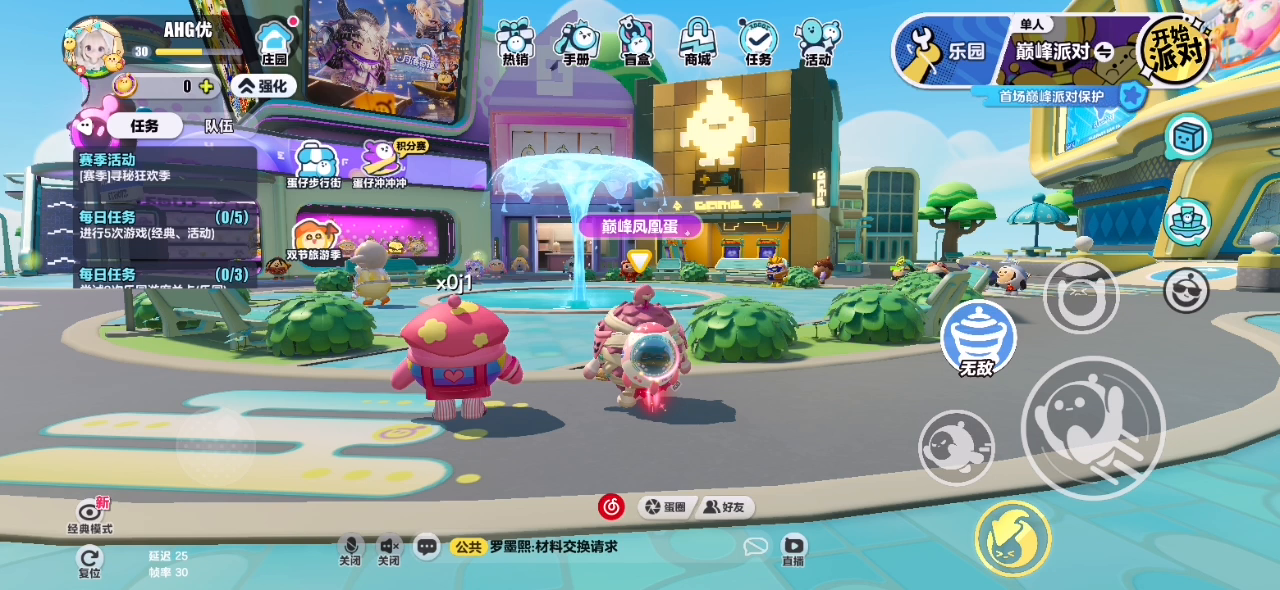Tap the 复位 reset position button

click(x=89, y=562)
